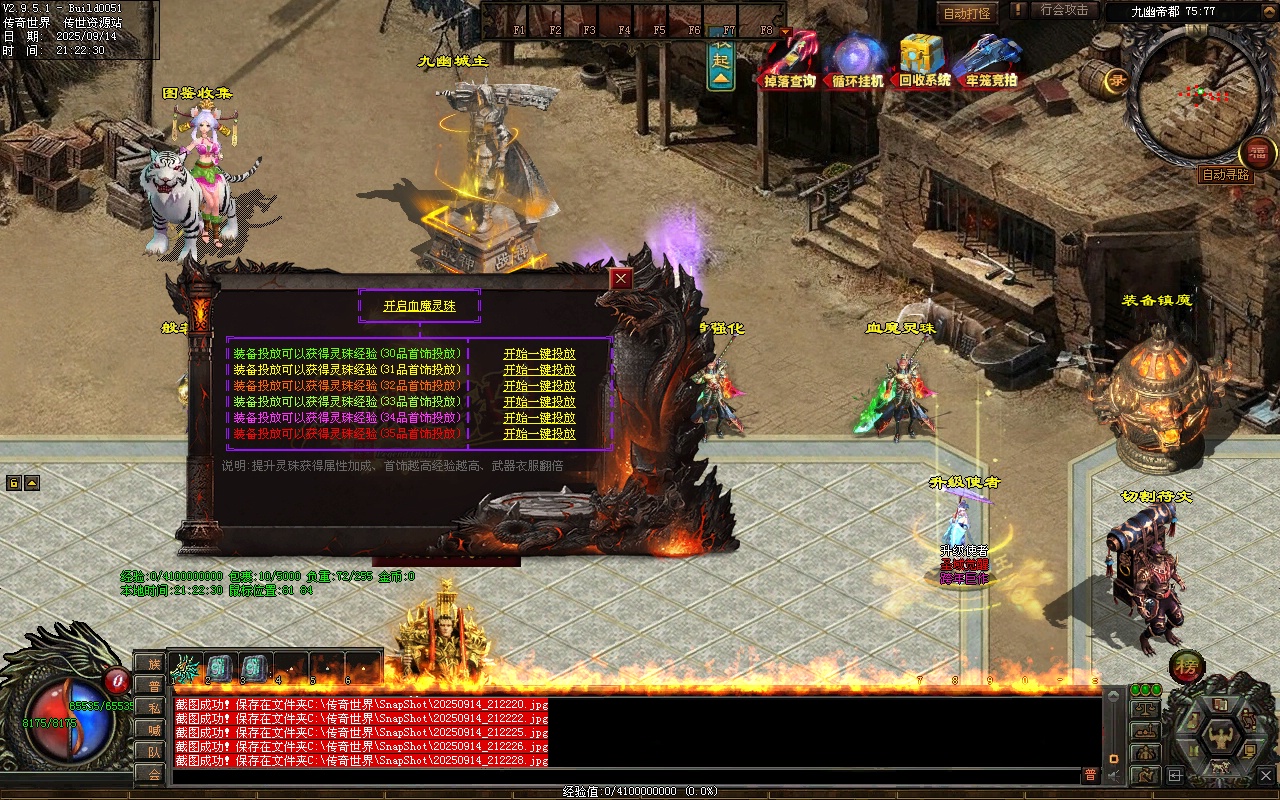This screenshot has height=800, width=1280.
Task: Click the X button at bottom-right corner
Action: [x=1266, y=775]
